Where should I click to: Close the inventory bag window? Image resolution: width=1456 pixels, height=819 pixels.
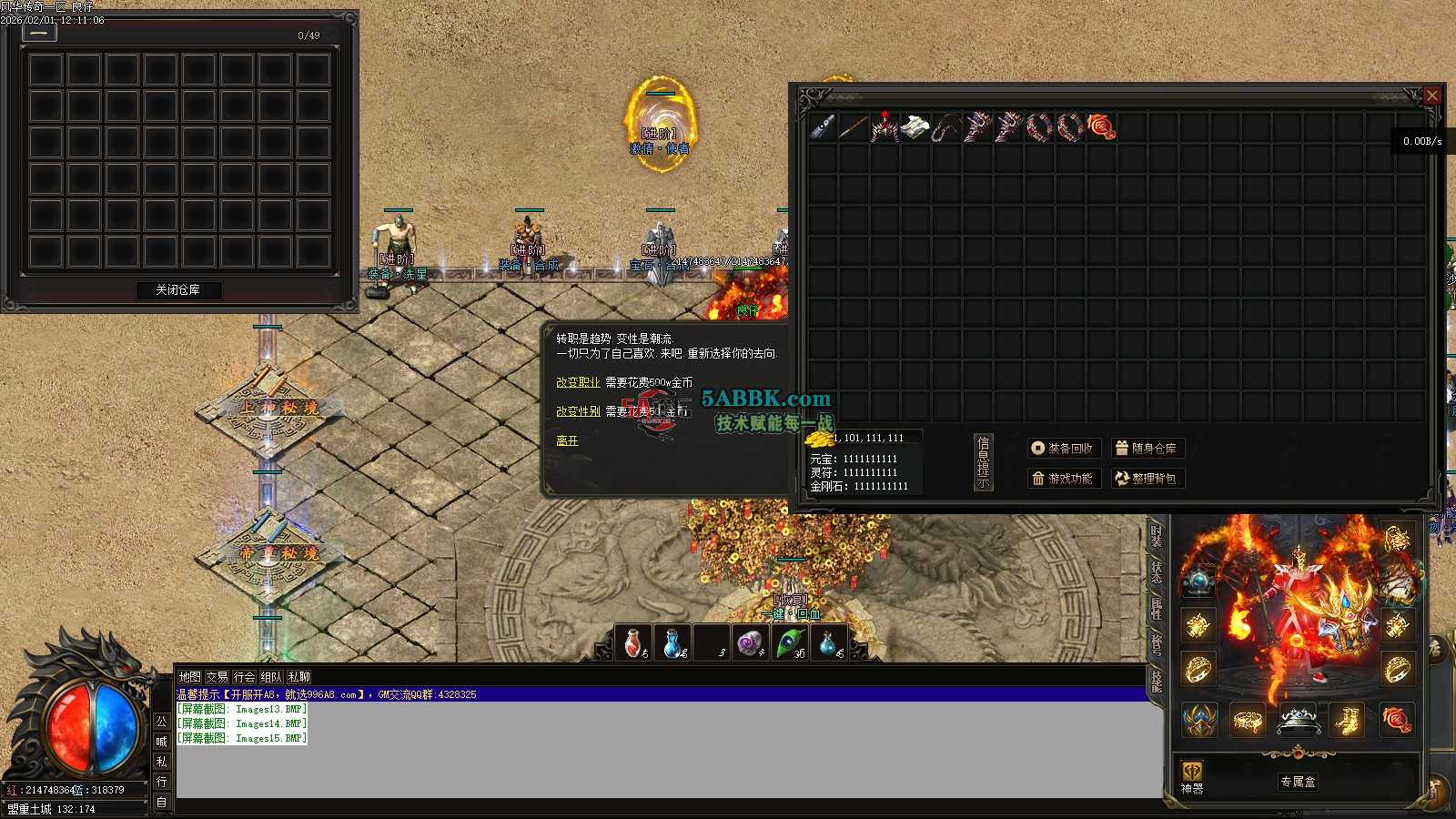1431,95
